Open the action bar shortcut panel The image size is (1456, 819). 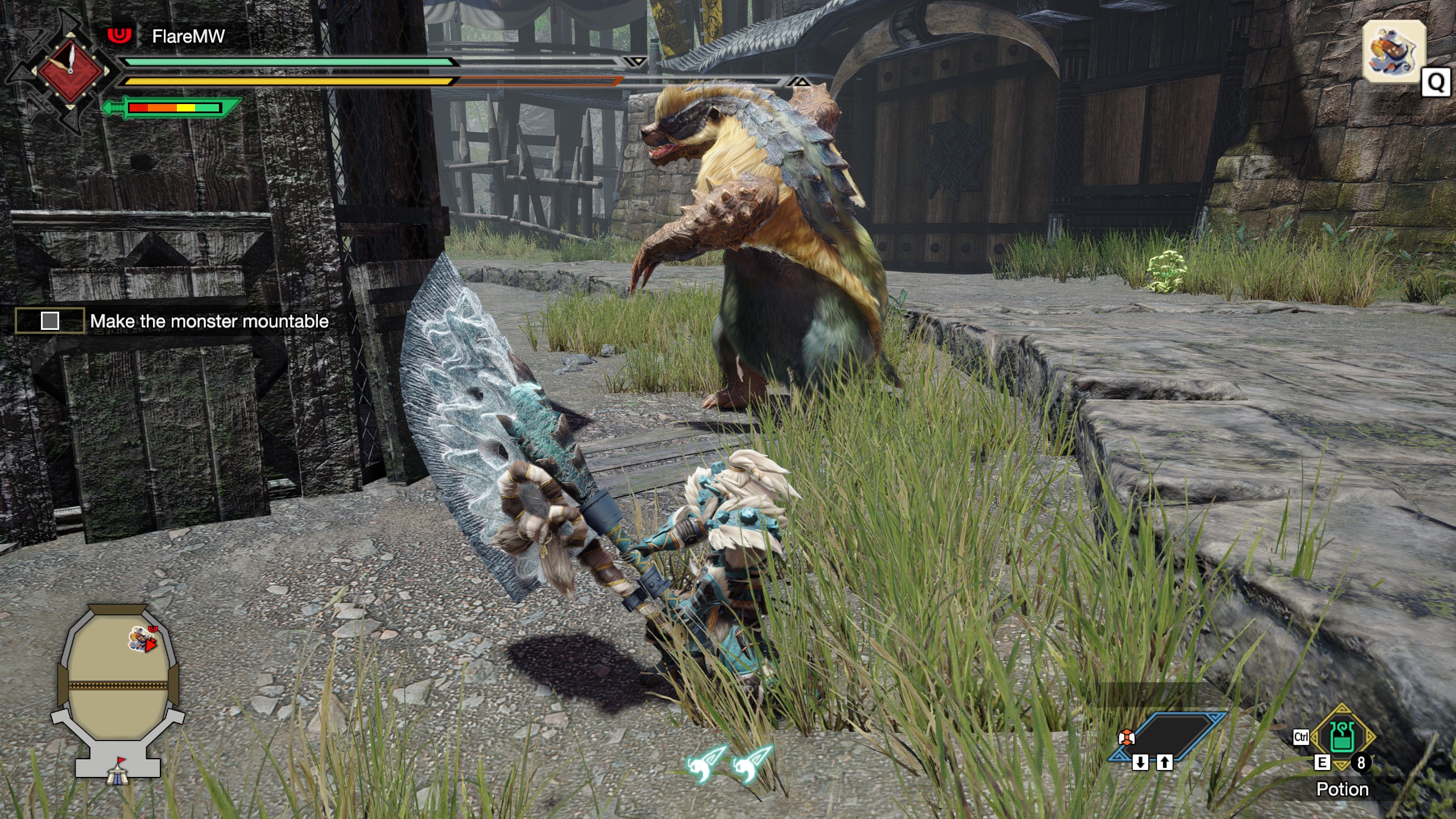[x=1167, y=737]
